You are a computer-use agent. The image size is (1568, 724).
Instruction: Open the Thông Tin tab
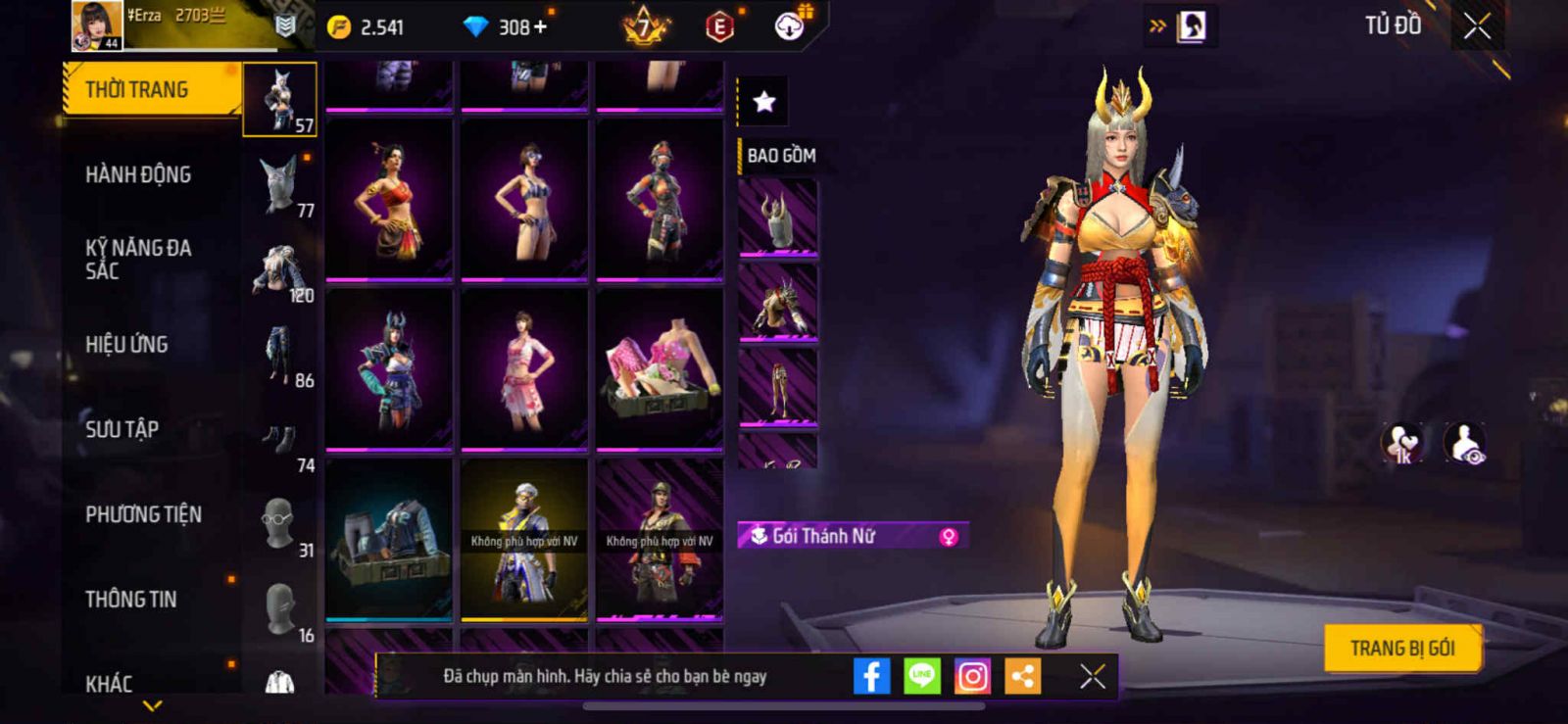point(130,600)
